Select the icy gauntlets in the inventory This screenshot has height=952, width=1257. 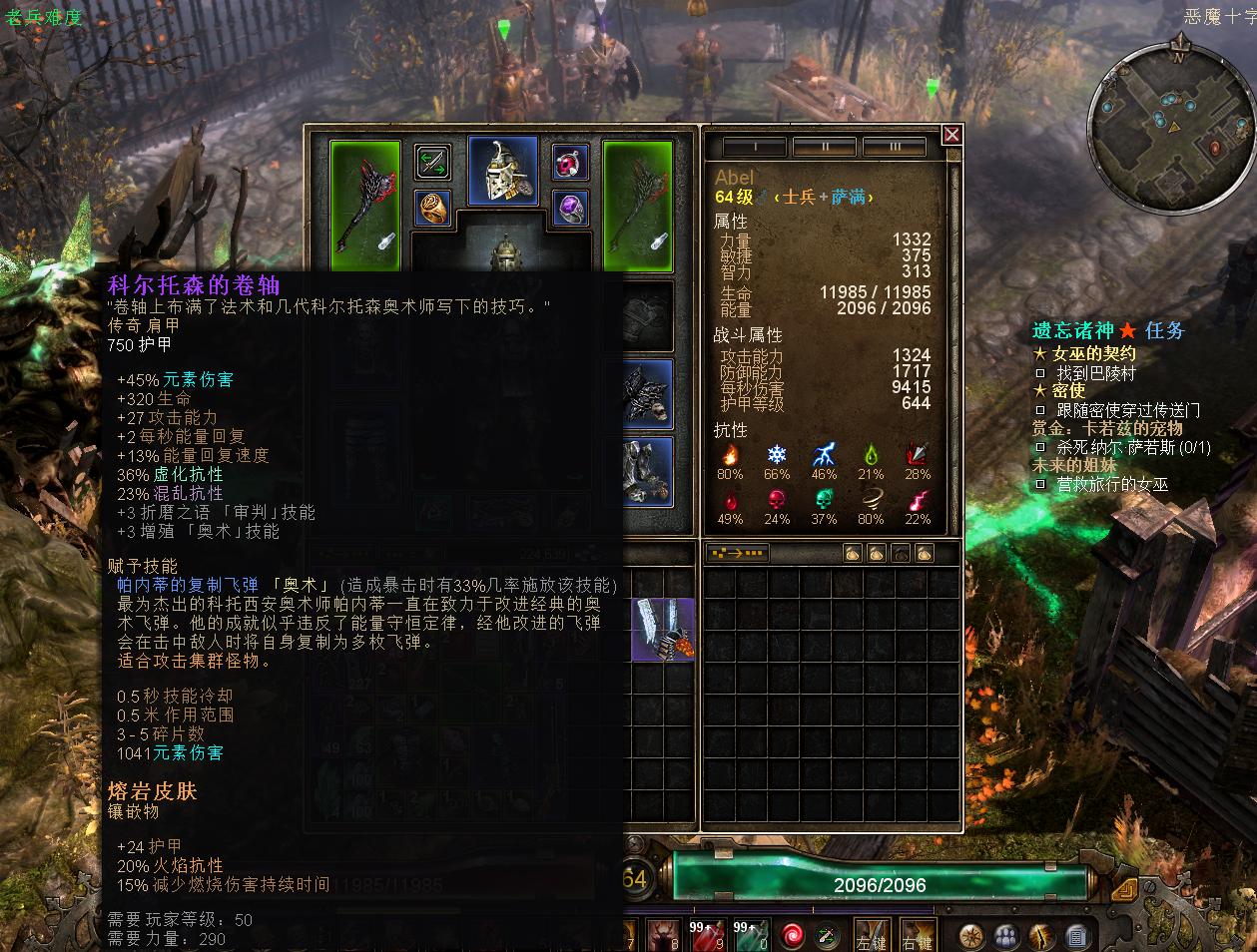point(663,630)
